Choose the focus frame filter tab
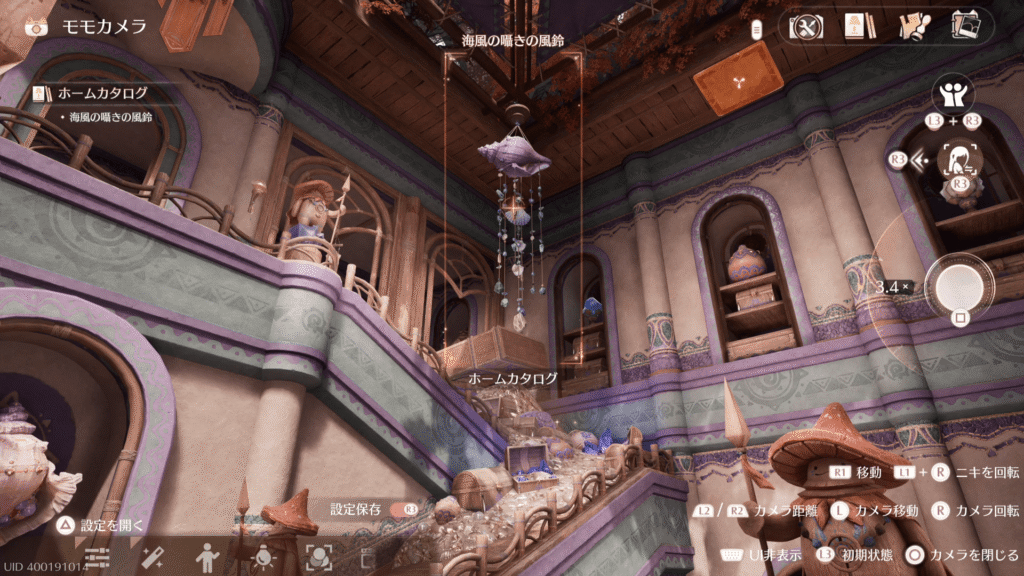Screen dimensions: 1024x576 coord(318,555)
